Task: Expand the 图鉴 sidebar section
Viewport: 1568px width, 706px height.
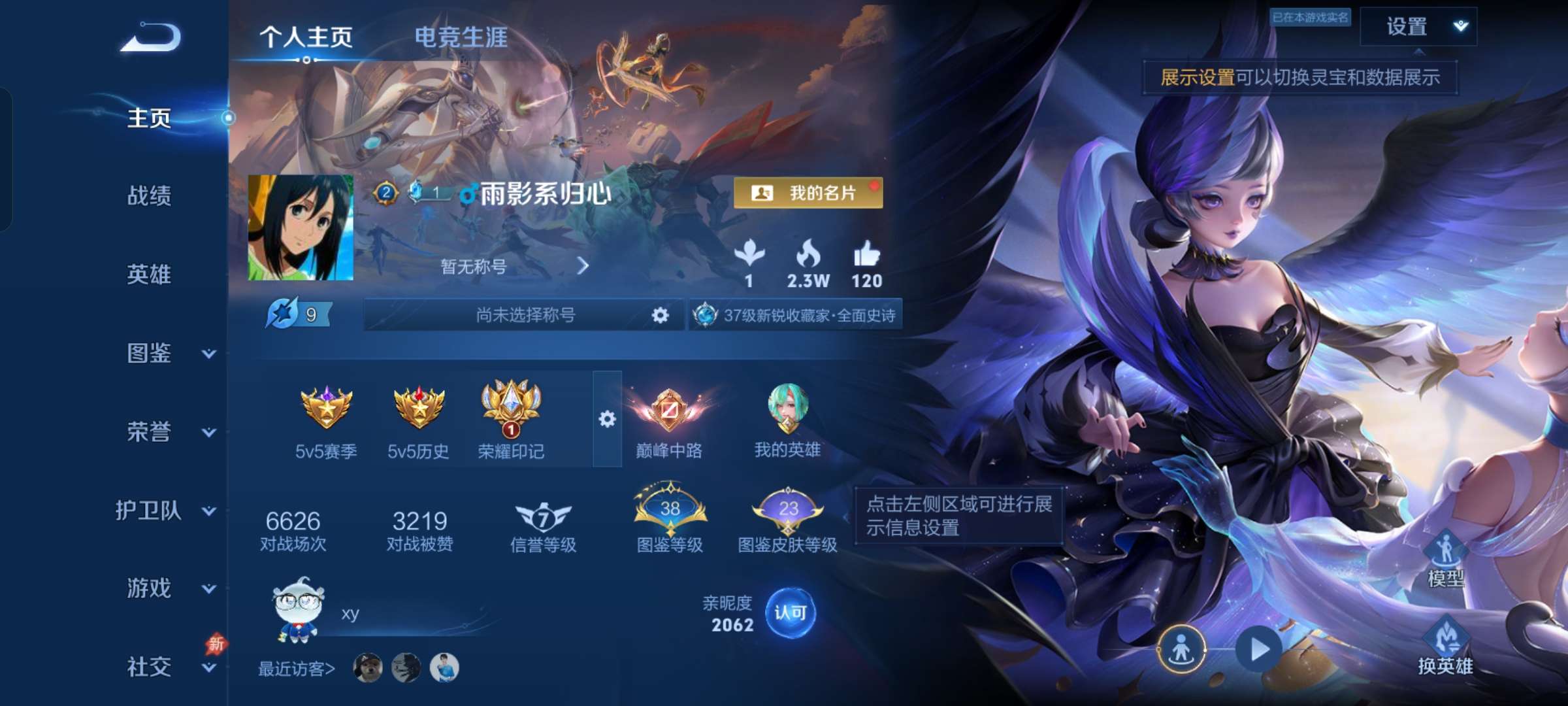Action: (x=150, y=353)
